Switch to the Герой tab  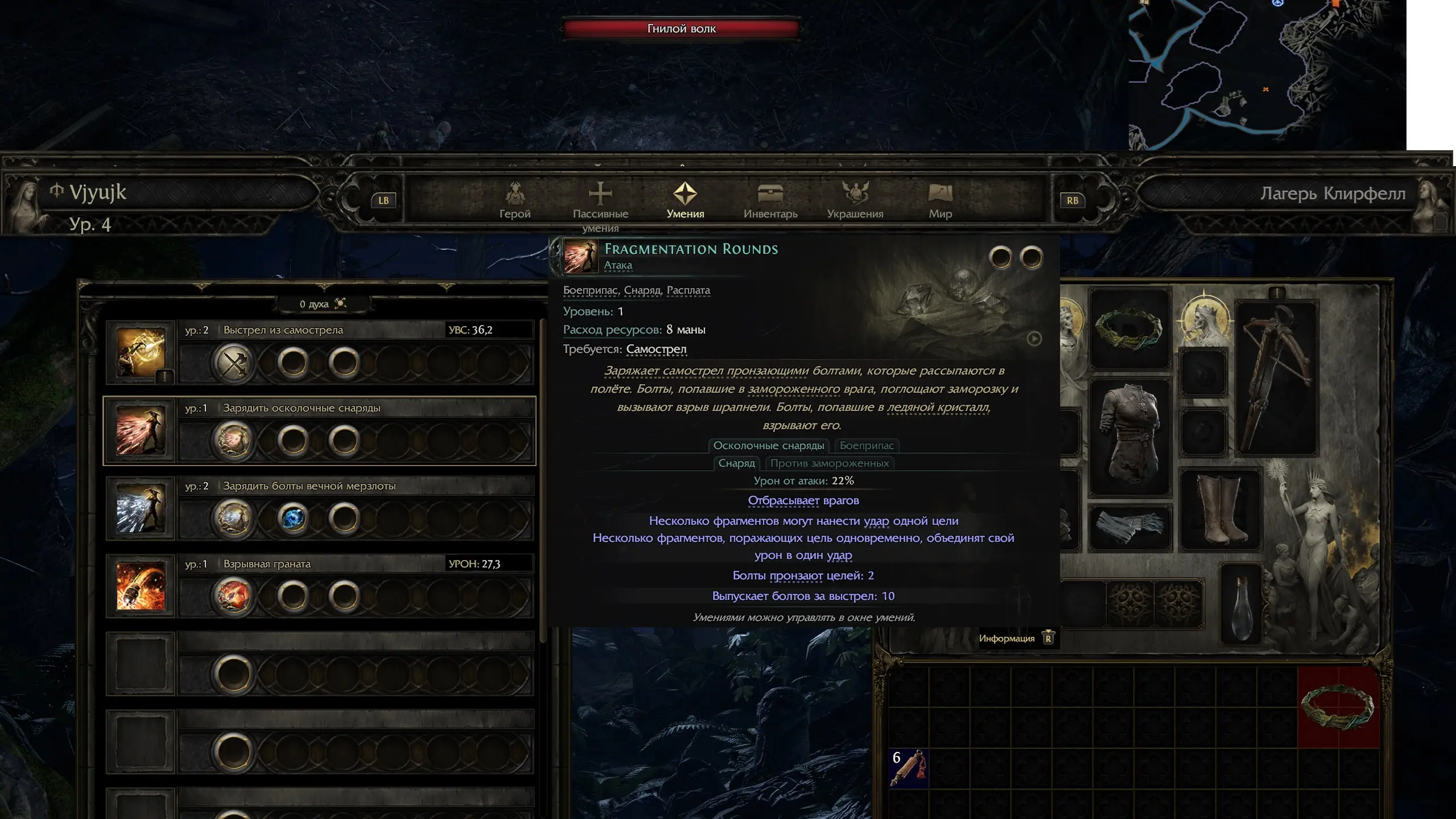[x=514, y=200]
